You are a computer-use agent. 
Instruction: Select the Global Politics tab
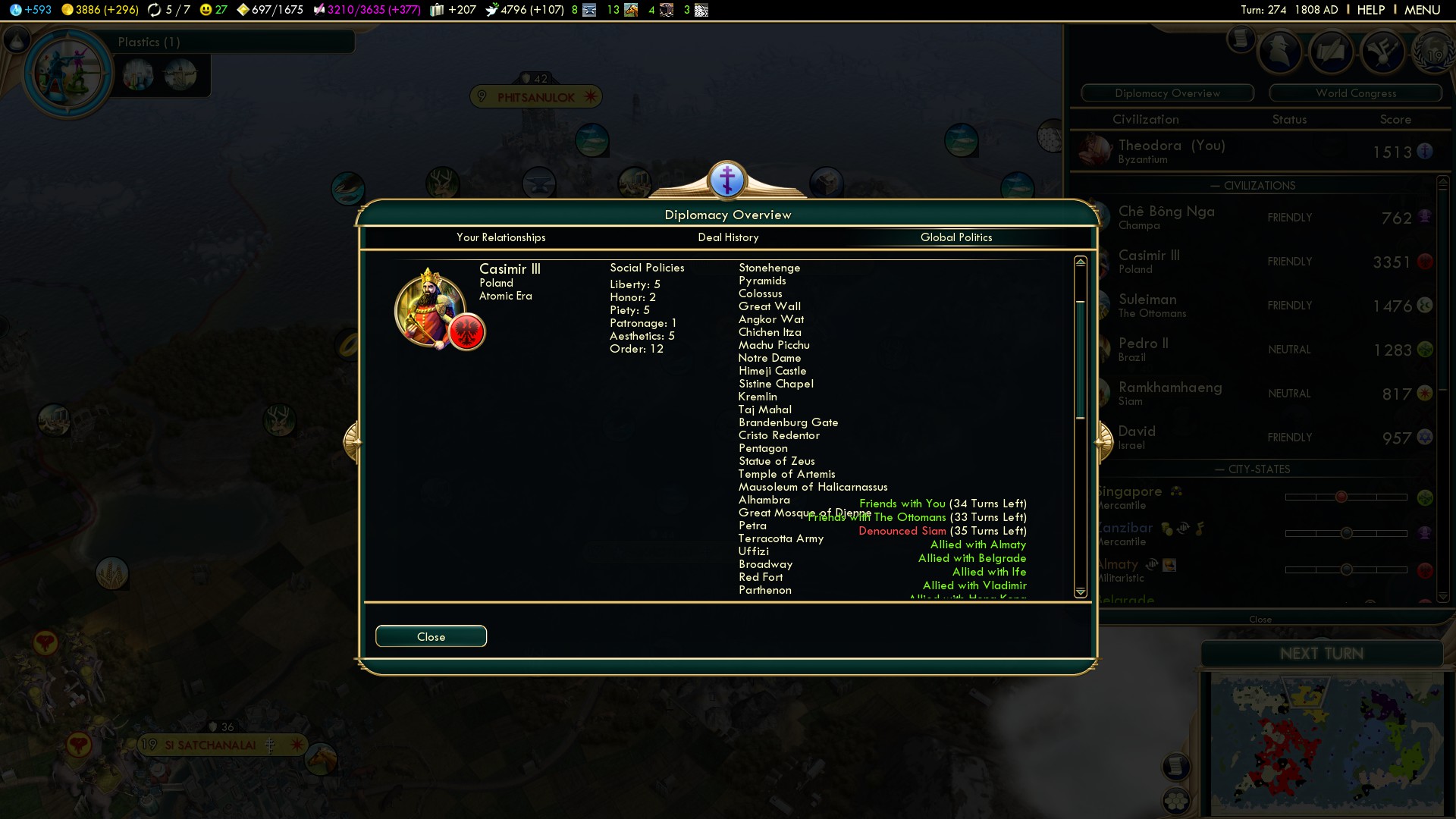[x=955, y=237]
